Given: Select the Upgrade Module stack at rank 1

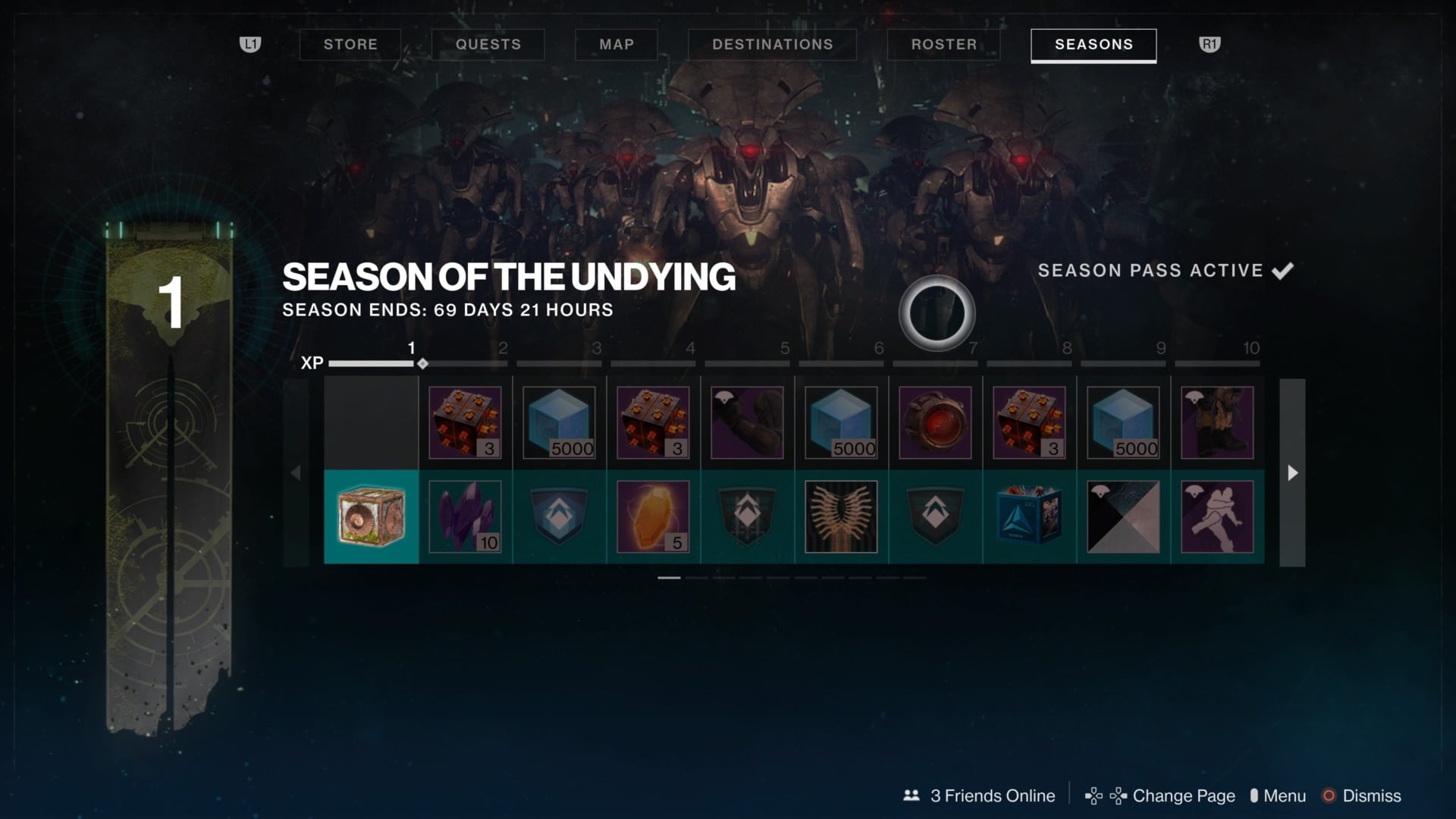Looking at the screenshot, I should (x=466, y=422).
